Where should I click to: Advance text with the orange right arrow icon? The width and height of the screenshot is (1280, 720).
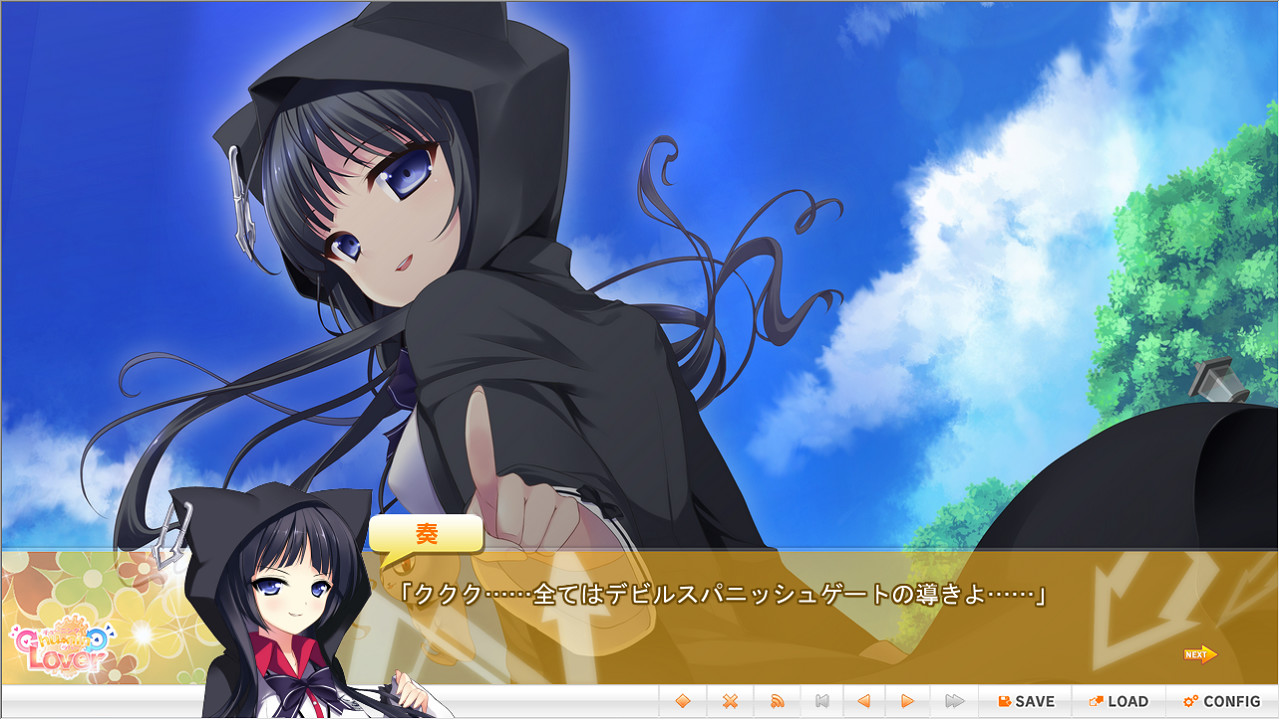(908, 701)
